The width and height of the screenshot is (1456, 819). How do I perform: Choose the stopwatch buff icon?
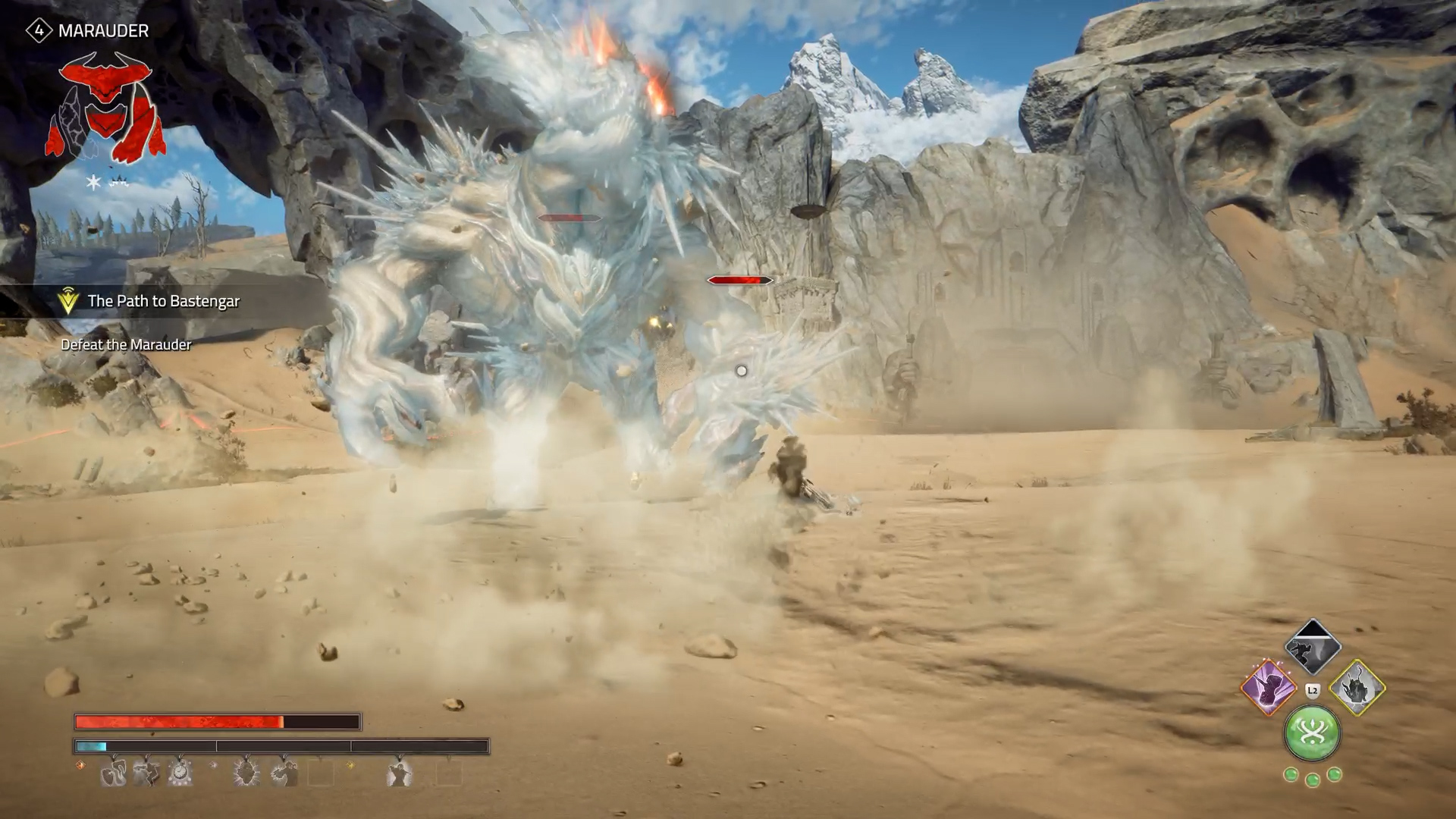coord(180,773)
